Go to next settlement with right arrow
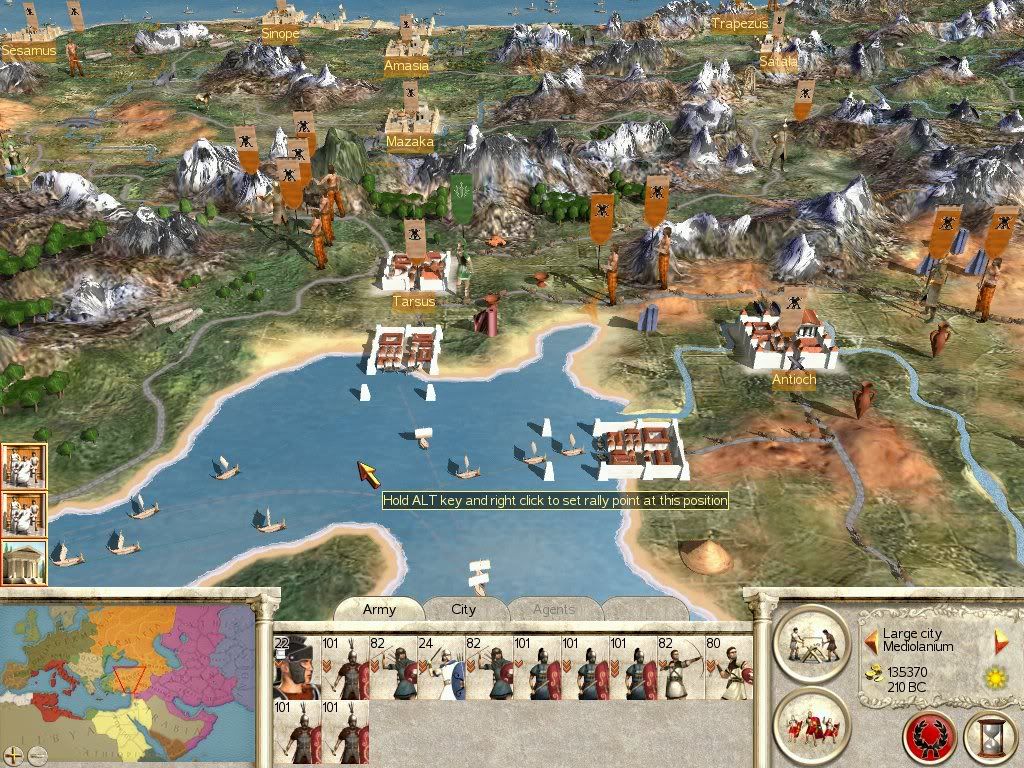 tap(1001, 641)
